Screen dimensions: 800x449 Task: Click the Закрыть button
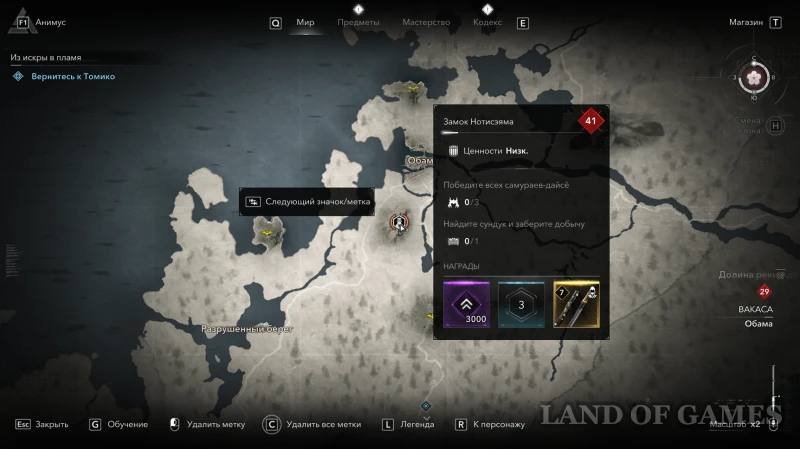[51, 424]
